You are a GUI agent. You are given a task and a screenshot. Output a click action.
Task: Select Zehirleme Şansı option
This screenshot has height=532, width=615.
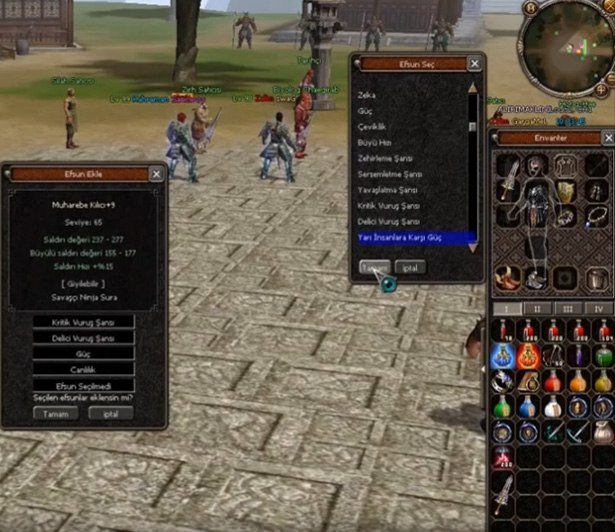tap(383, 158)
